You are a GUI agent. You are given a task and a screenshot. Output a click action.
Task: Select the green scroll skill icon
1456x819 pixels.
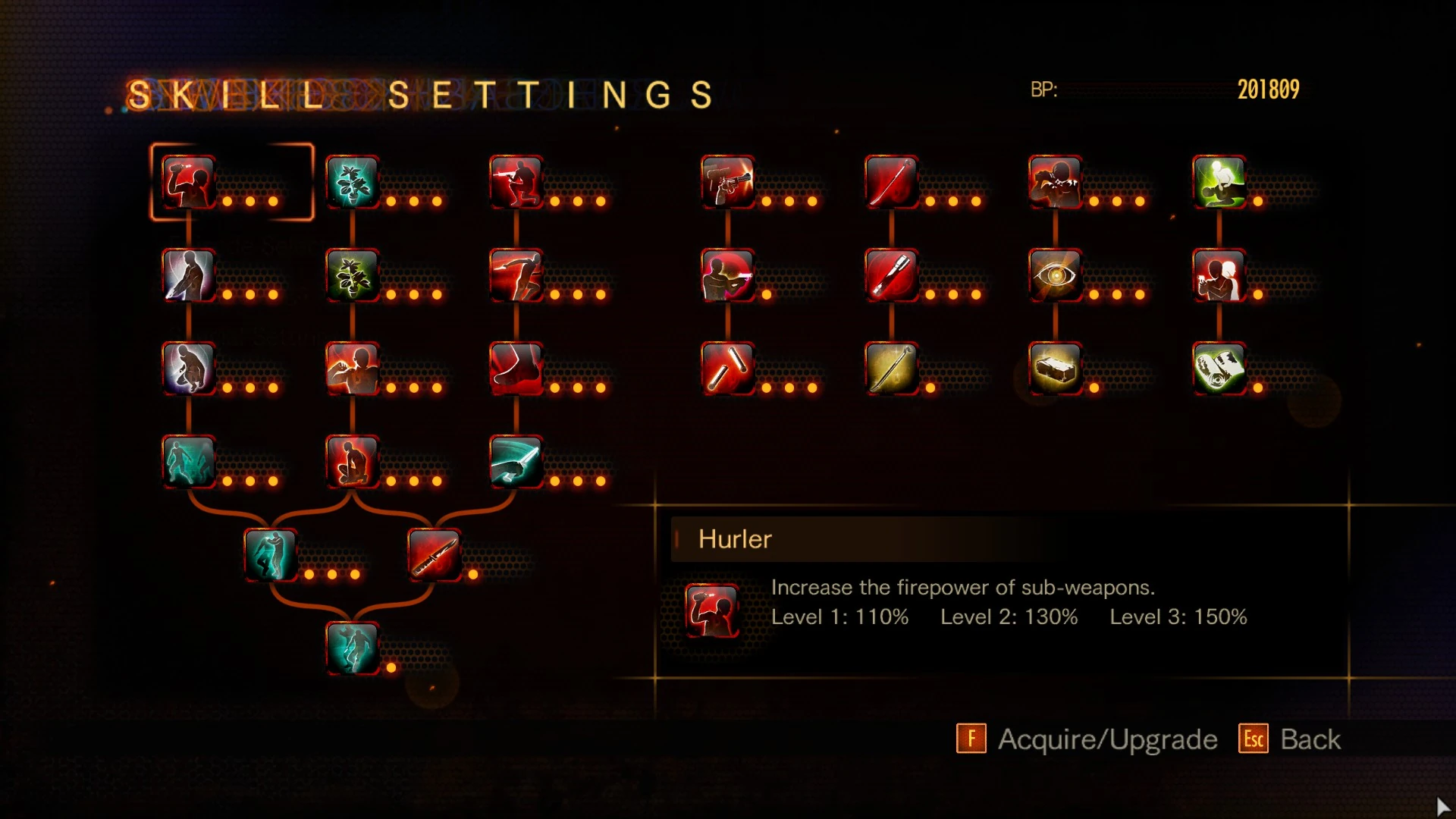[1219, 369]
